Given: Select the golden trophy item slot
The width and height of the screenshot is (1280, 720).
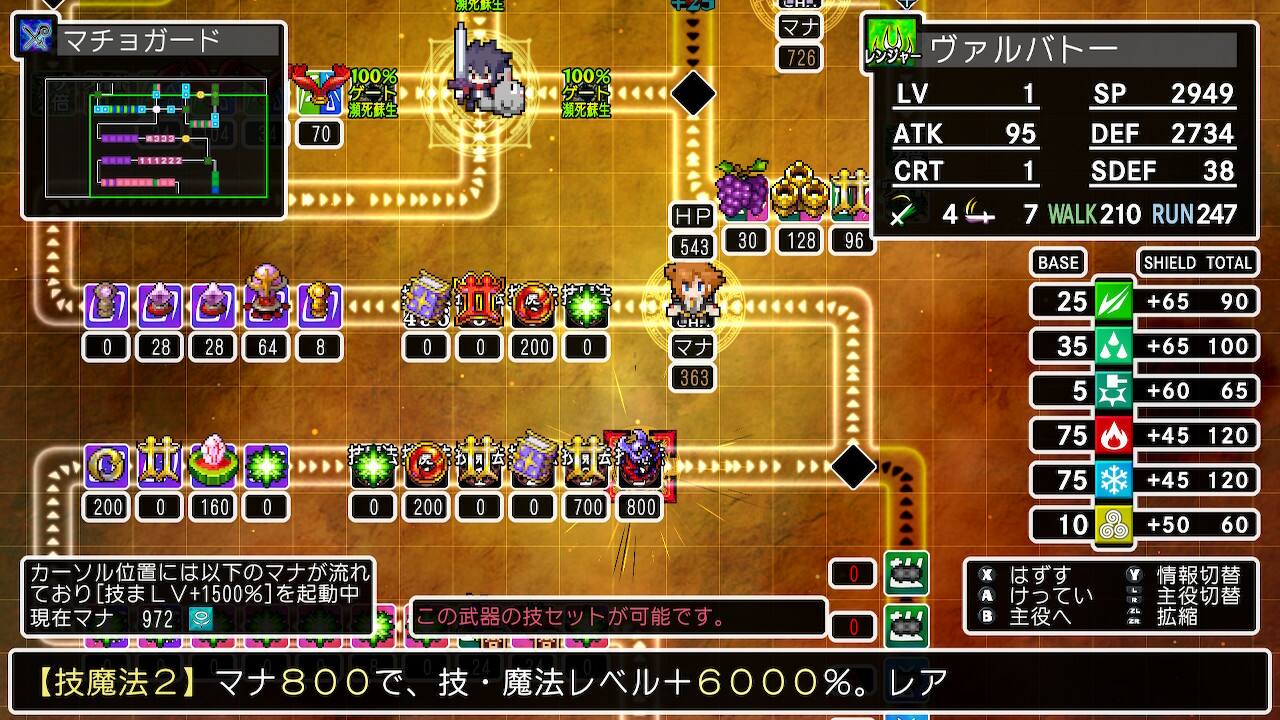Looking at the screenshot, I should pos(319,305).
